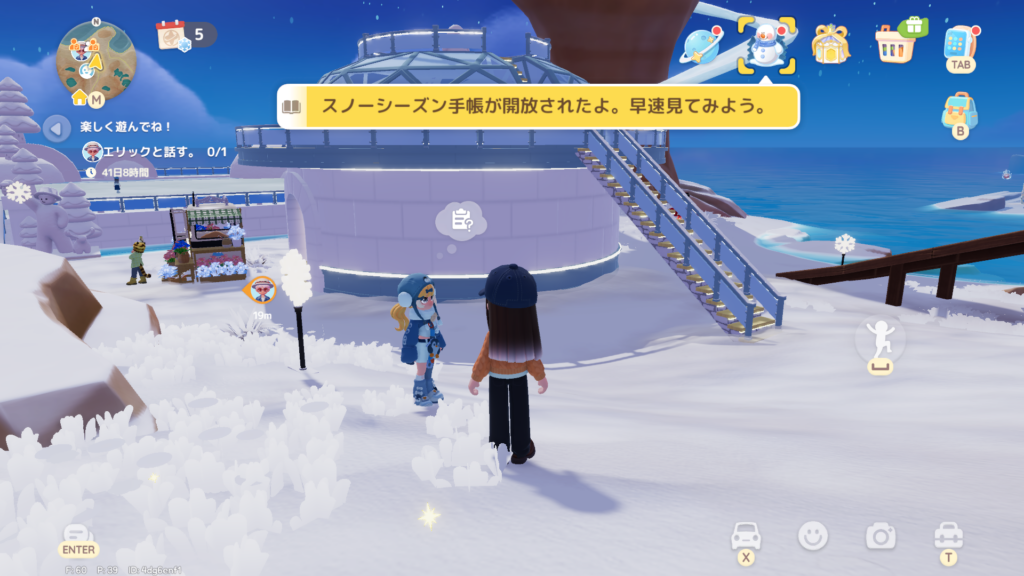Open the smartwatch phone menu
Viewport: 1024px width, 576px height.
(960, 44)
